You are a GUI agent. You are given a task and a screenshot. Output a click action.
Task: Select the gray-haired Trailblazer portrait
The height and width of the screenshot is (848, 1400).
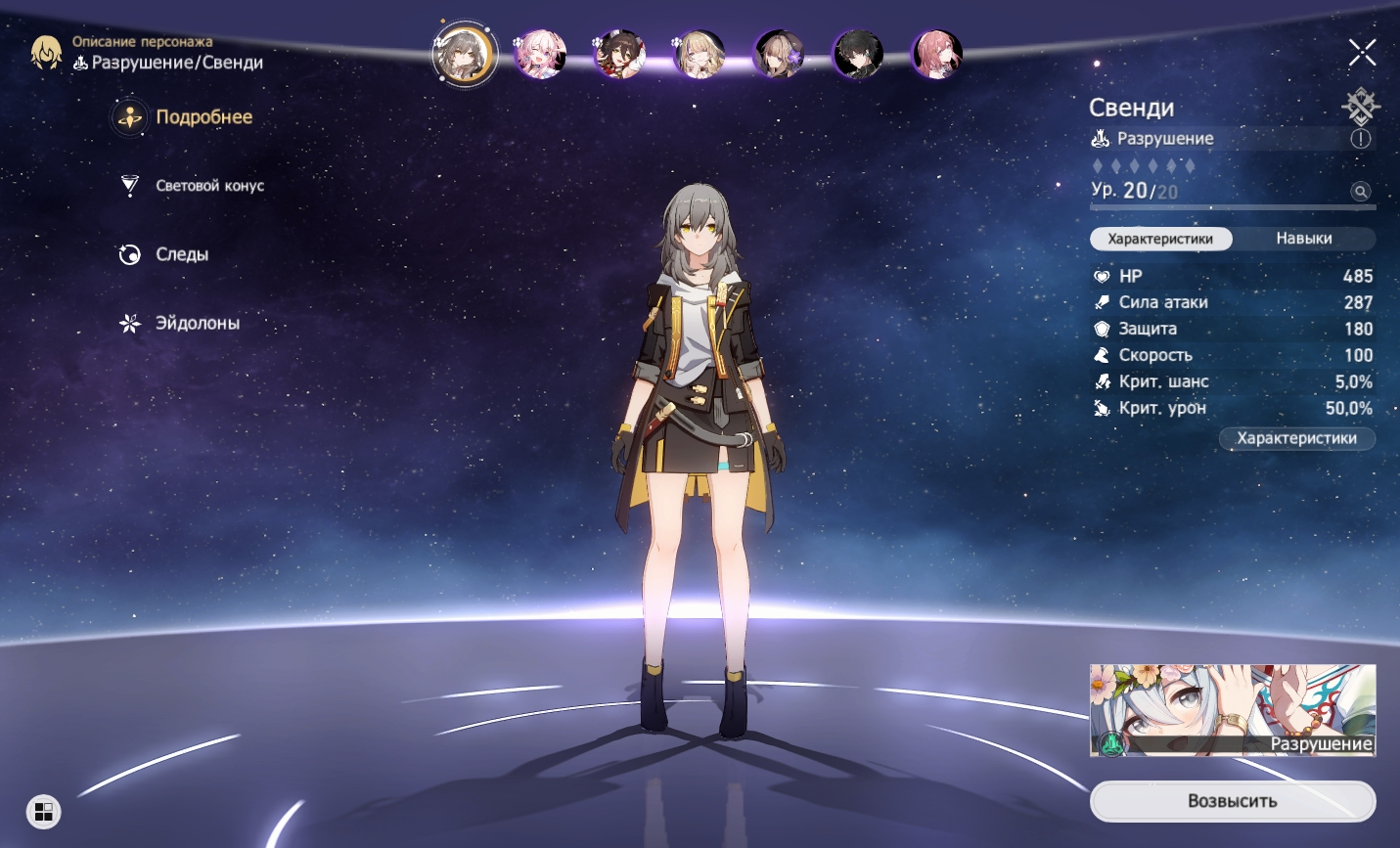[464, 54]
